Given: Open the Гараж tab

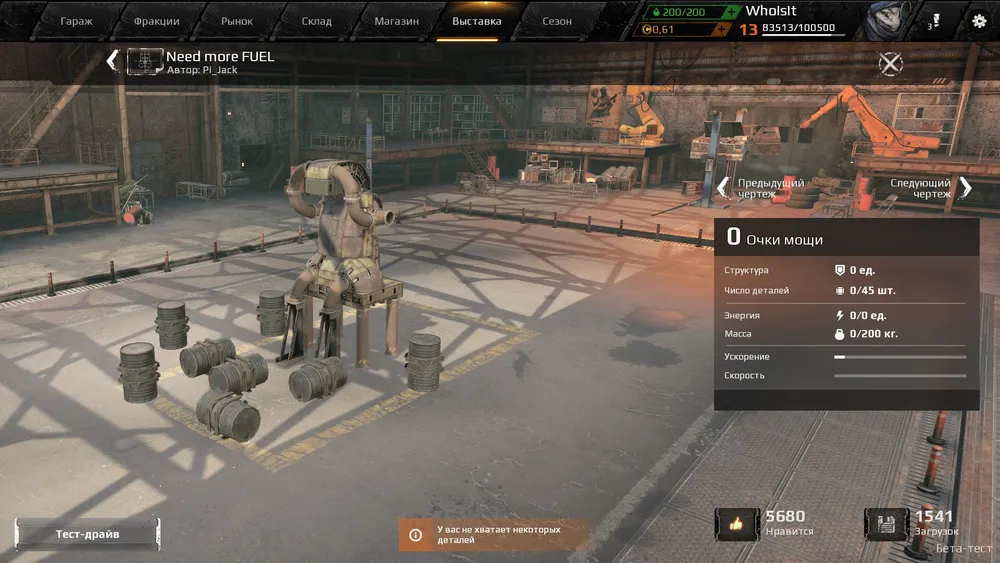Looking at the screenshot, I should [76, 21].
